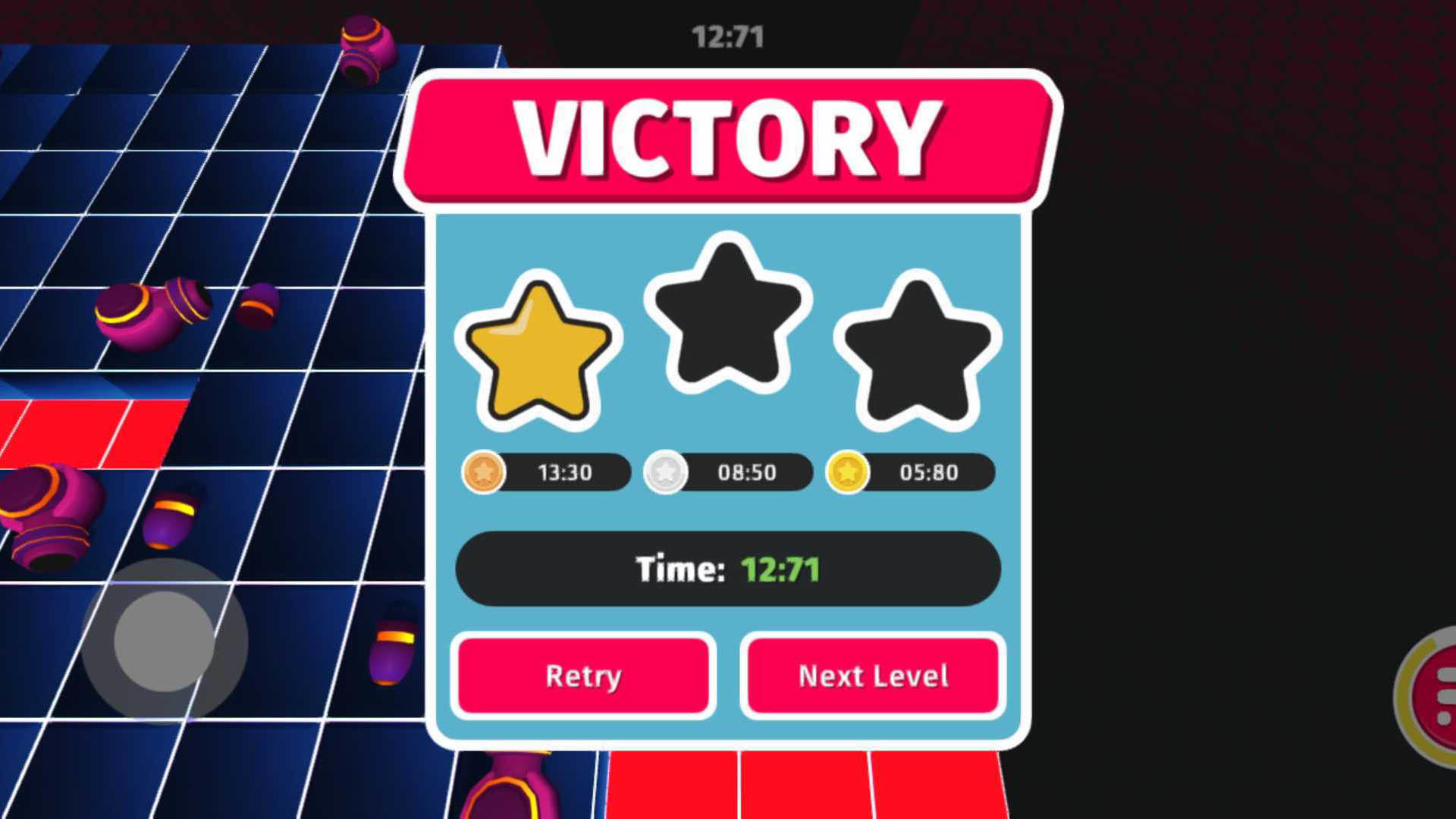The width and height of the screenshot is (1456, 819).
Task: Click the silver medal icon
Action: (664, 472)
